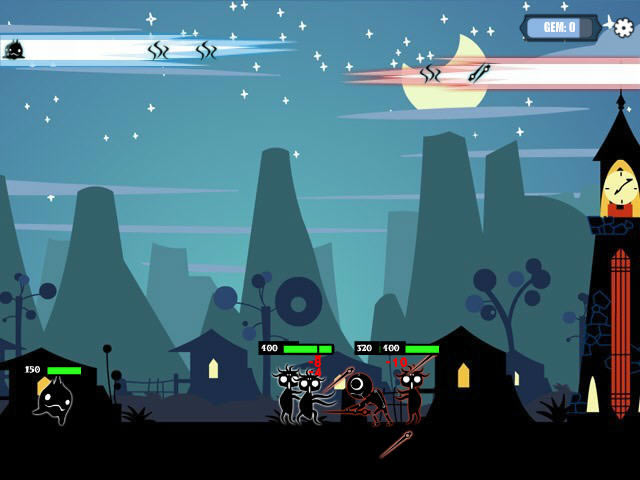
Task: Open settings with the gear icon
Action: 623,27
